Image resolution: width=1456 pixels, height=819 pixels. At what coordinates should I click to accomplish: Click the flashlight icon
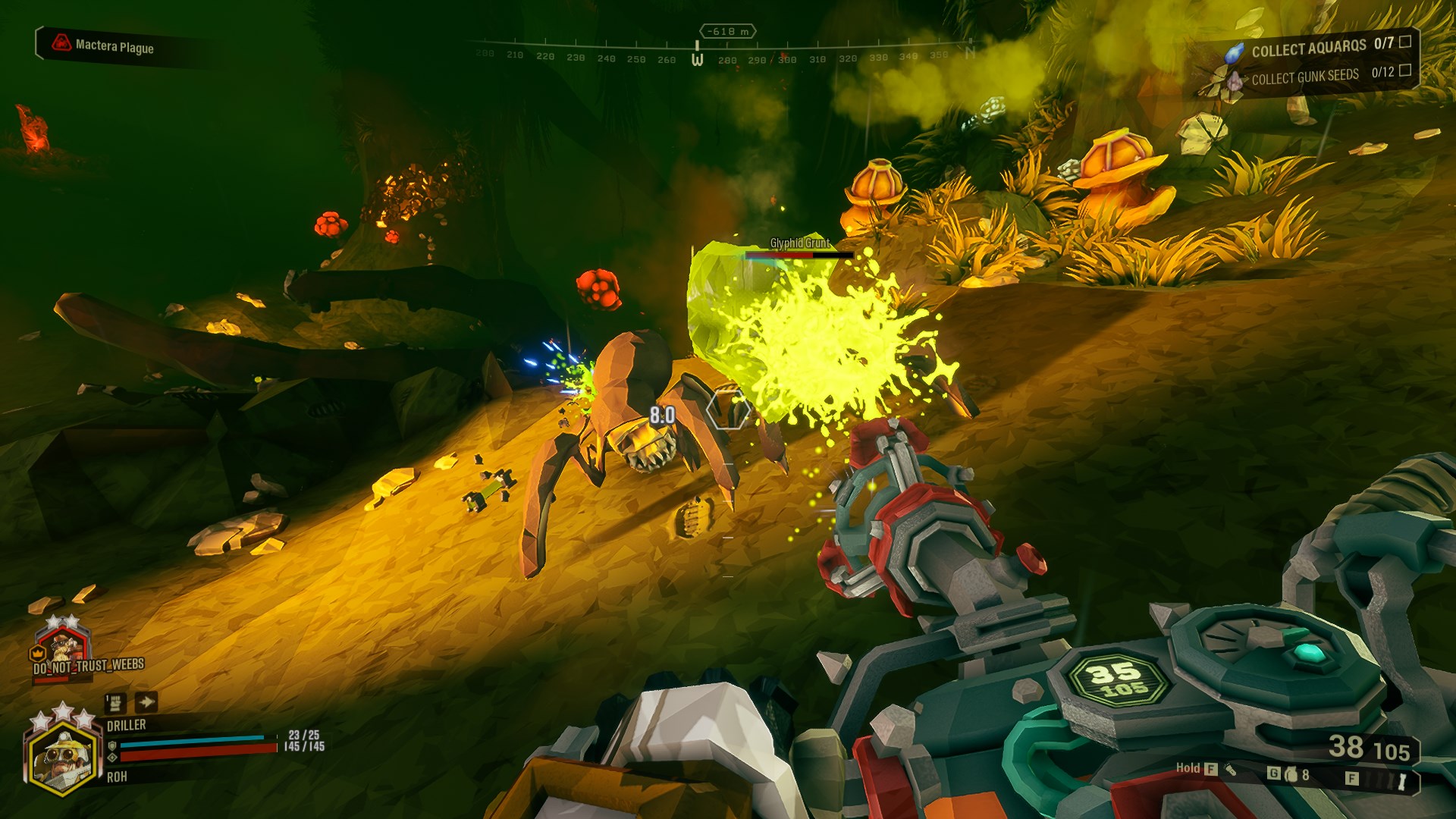coord(1229,769)
